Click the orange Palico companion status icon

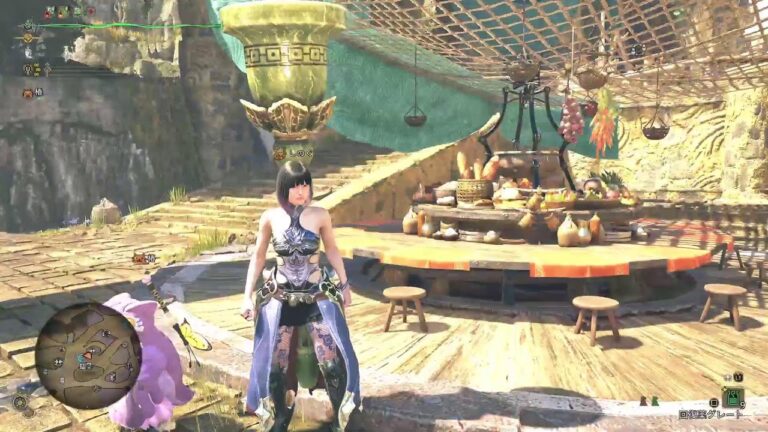coord(28,93)
